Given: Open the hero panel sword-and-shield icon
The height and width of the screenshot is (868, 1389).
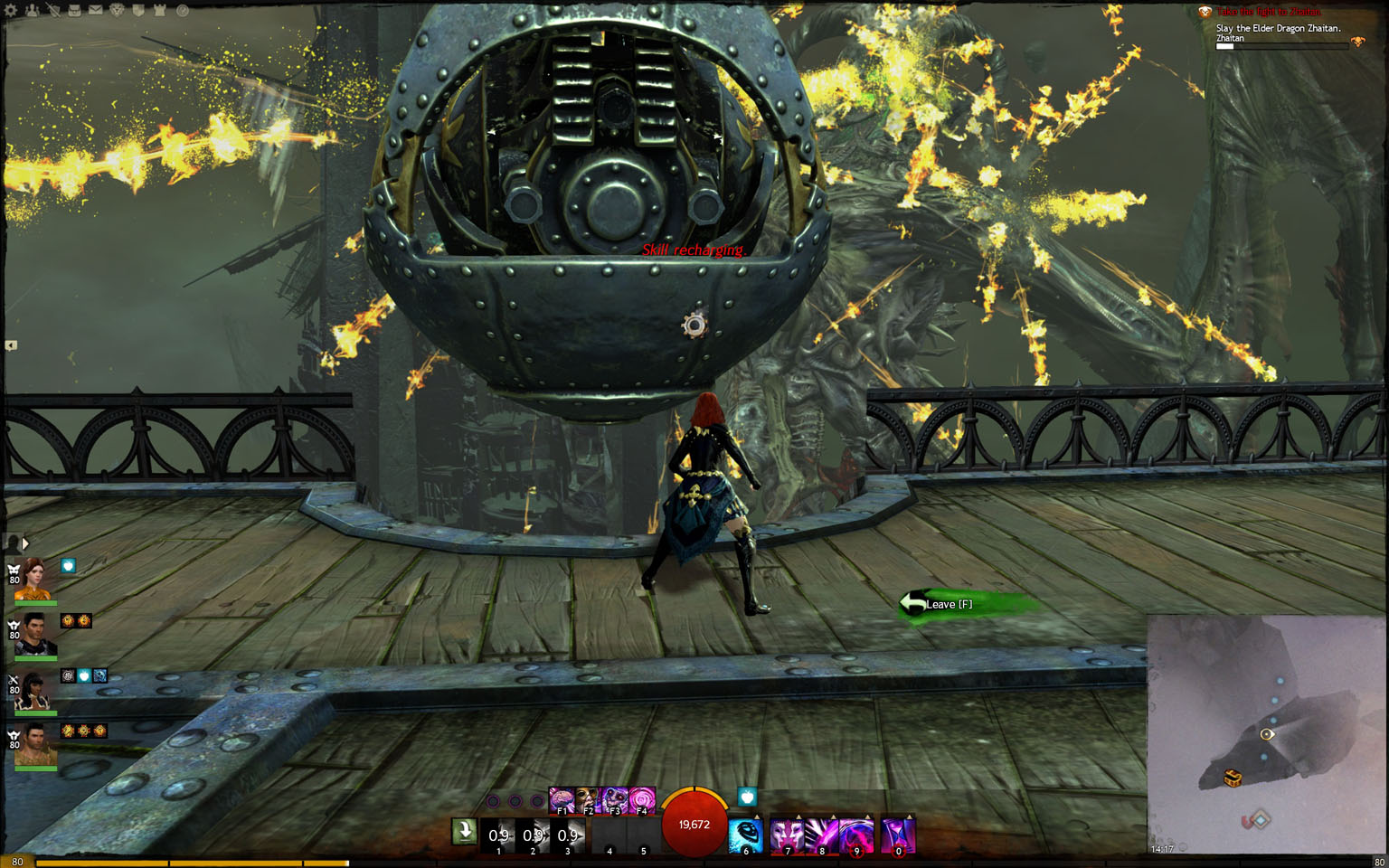Looking at the screenshot, I should (x=53, y=11).
